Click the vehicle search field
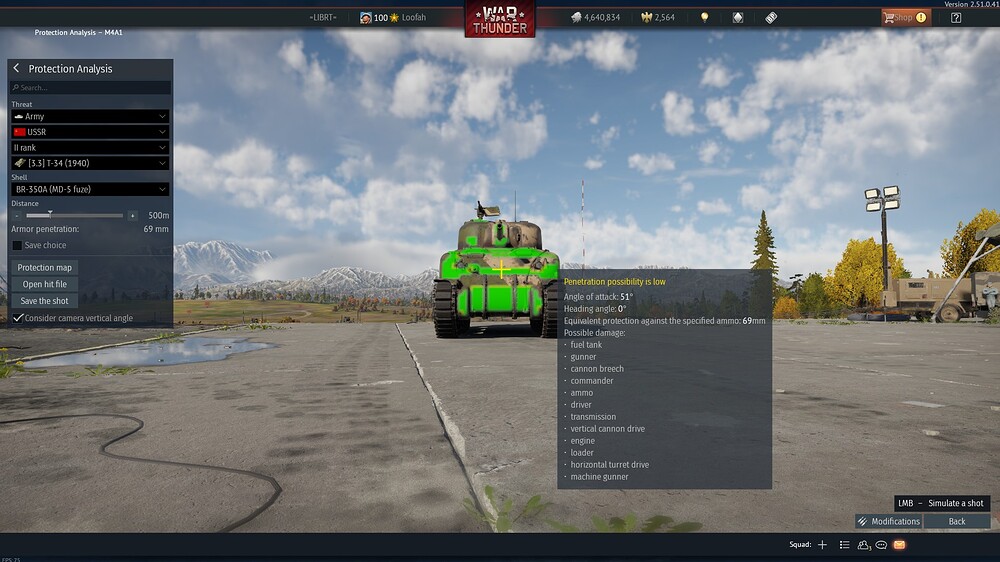Screen dimensions: 1000x562 [x=90, y=88]
